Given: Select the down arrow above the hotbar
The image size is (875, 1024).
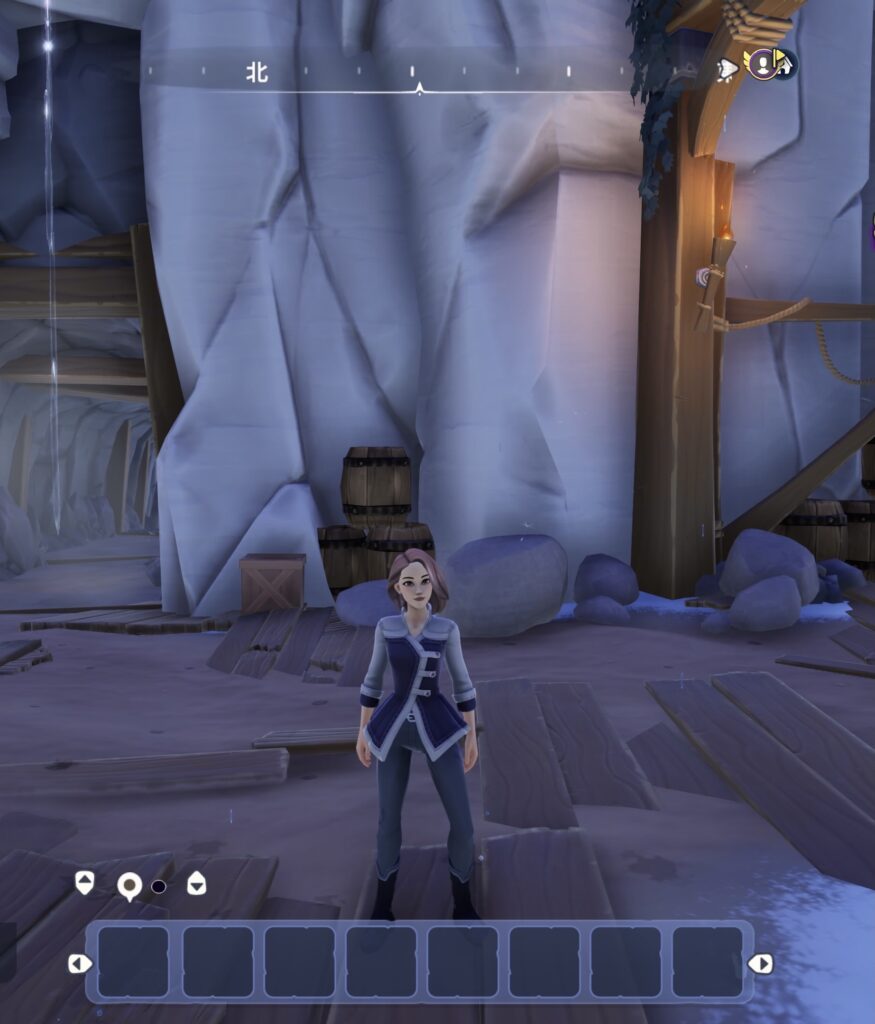Looking at the screenshot, I should tap(197, 884).
